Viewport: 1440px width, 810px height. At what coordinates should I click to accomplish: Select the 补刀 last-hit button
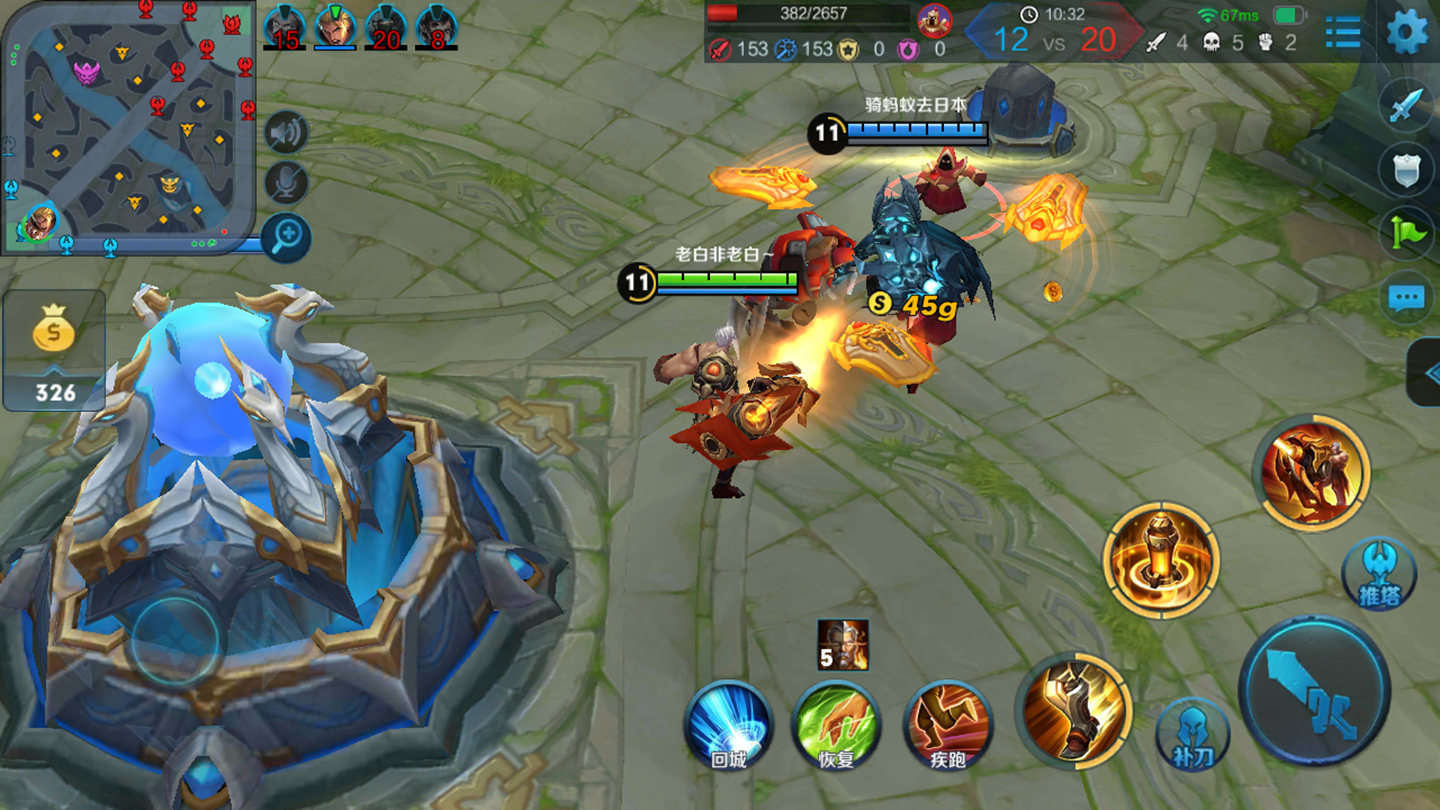point(1193,733)
